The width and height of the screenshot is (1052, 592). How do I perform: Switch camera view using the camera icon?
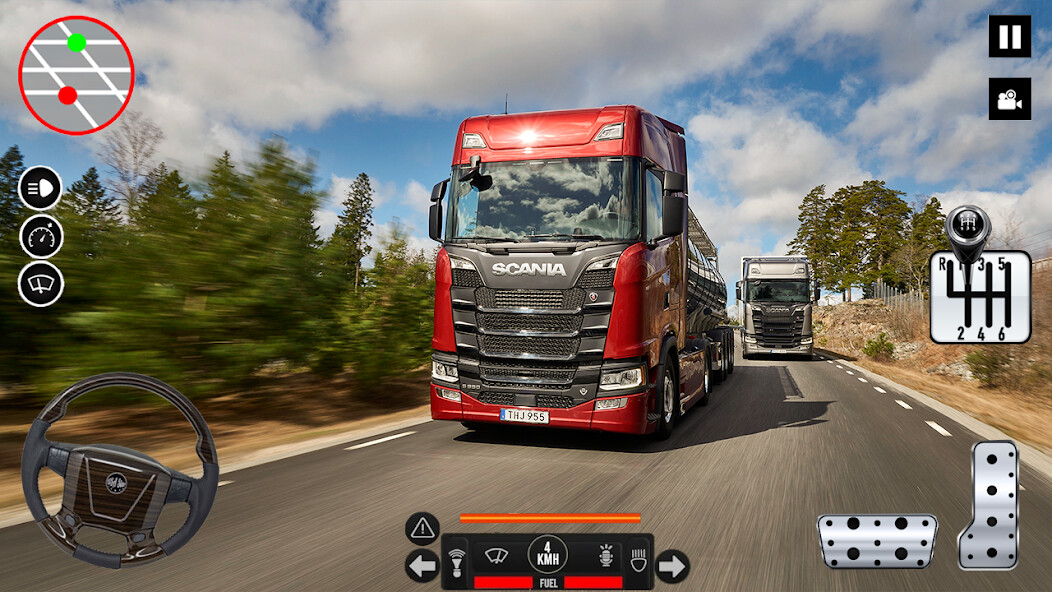(1009, 99)
